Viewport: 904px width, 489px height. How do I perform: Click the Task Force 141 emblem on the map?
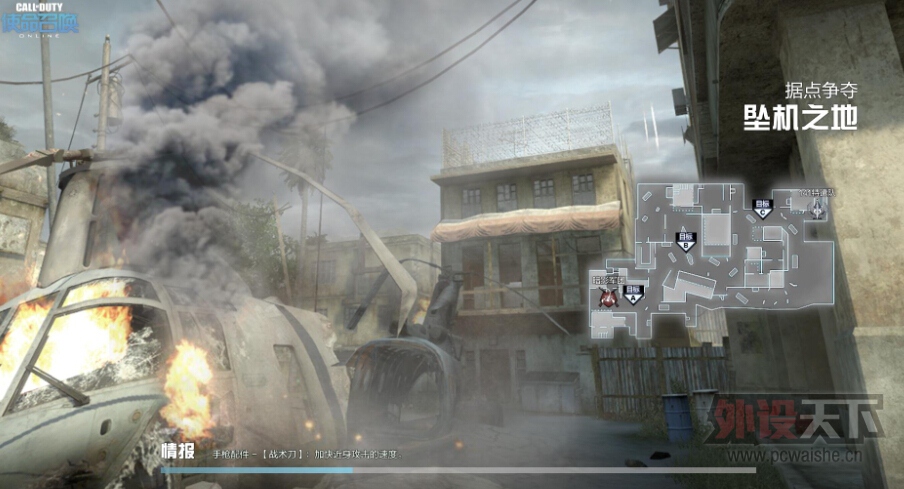click(x=819, y=207)
